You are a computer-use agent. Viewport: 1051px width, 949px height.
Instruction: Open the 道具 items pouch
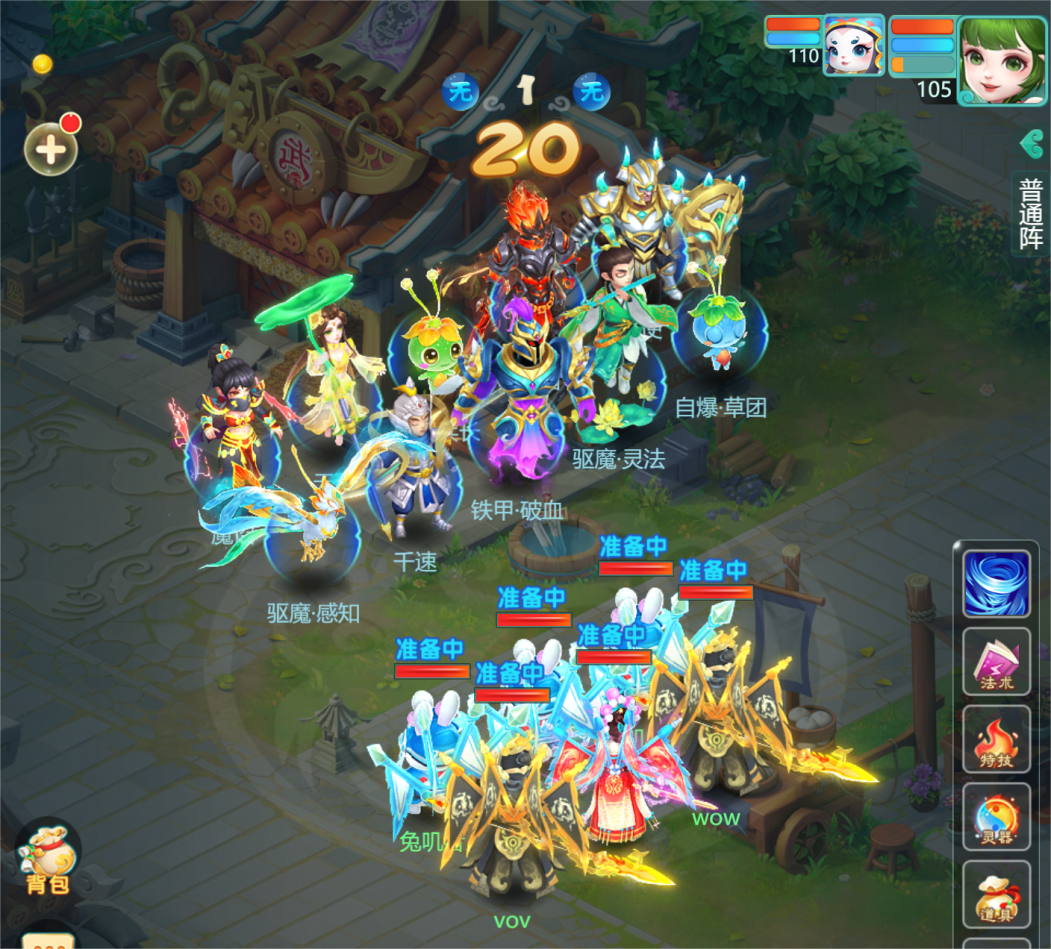point(996,895)
